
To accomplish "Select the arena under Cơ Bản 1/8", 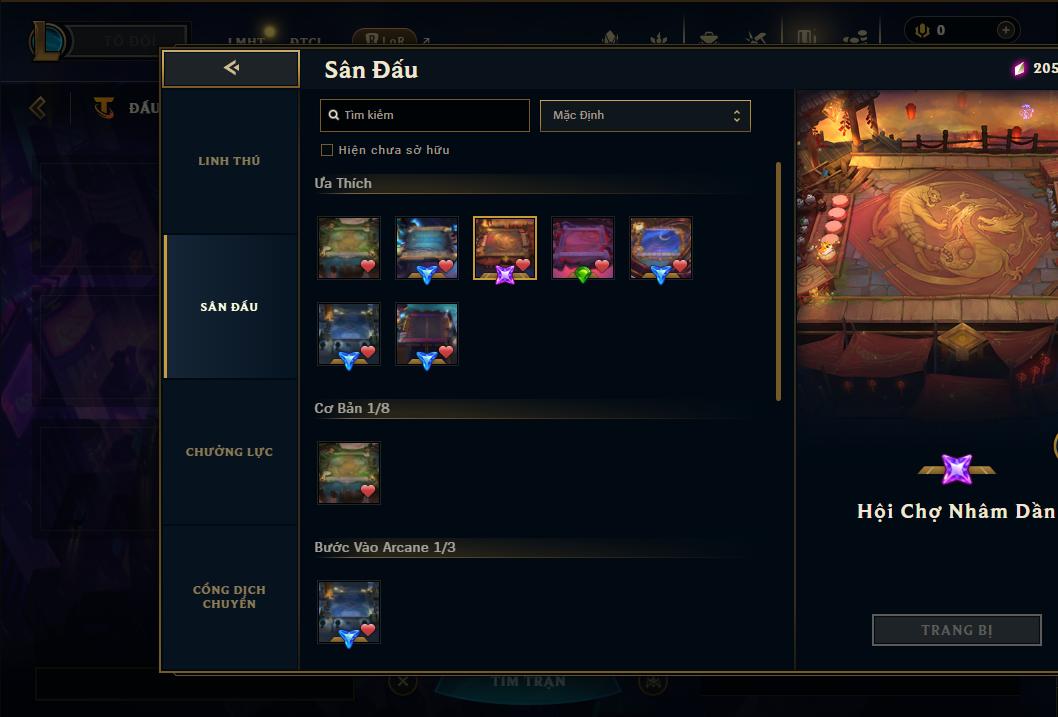I will 349,473.
